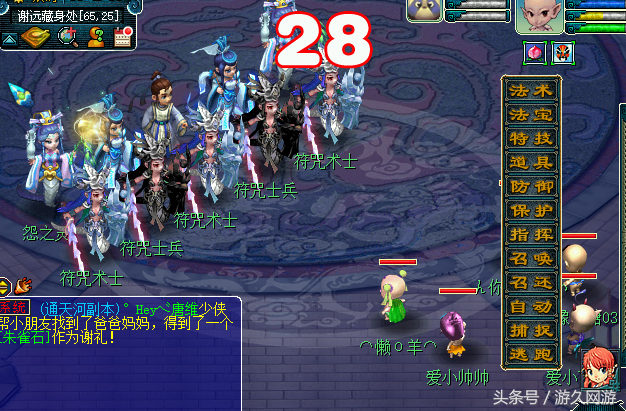The height and width of the screenshot is (411, 626).
Task: Select 召还 to recall the pet
Action: [x=531, y=282]
